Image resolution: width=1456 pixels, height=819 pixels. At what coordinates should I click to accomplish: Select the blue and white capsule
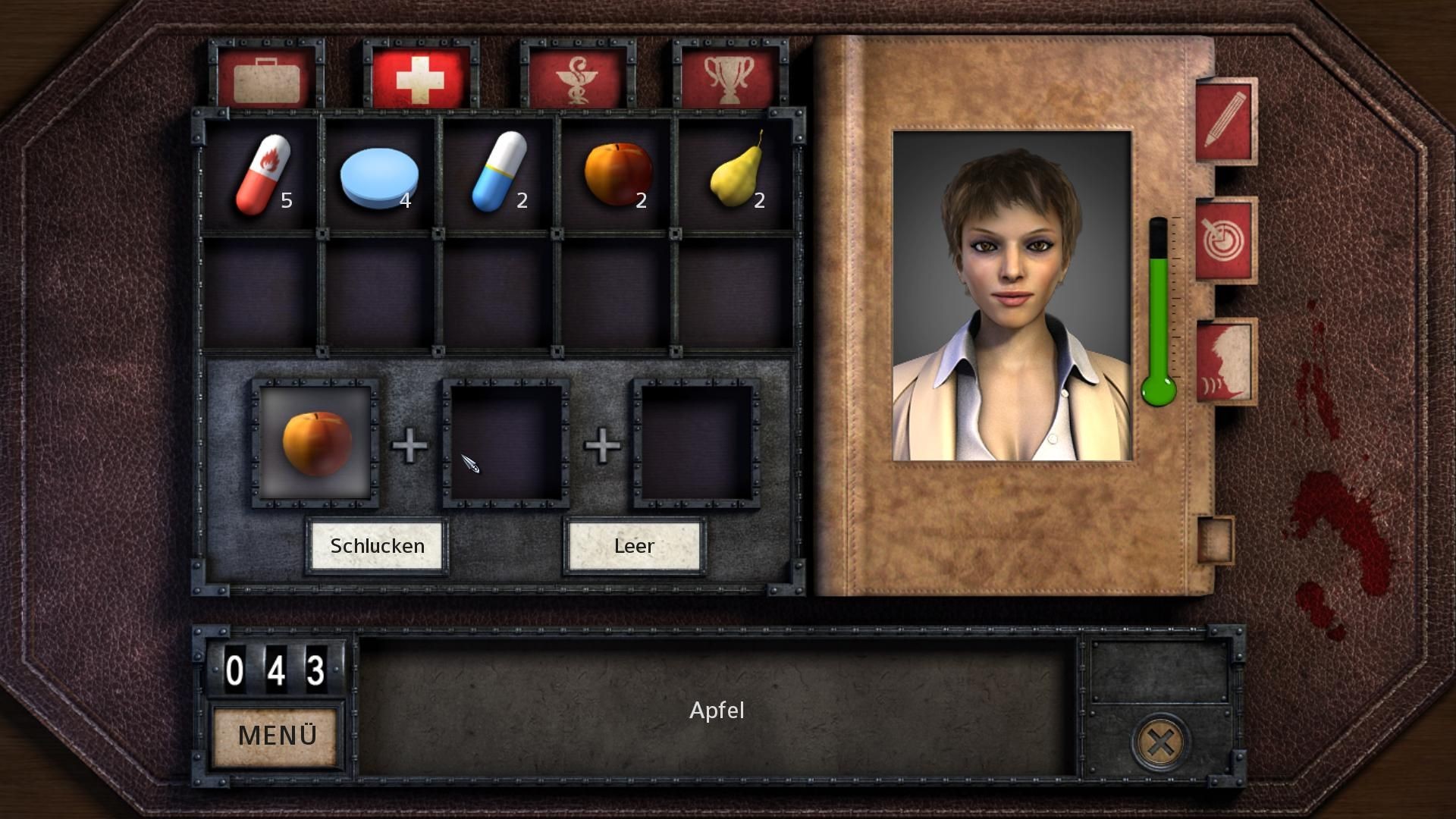(x=498, y=173)
